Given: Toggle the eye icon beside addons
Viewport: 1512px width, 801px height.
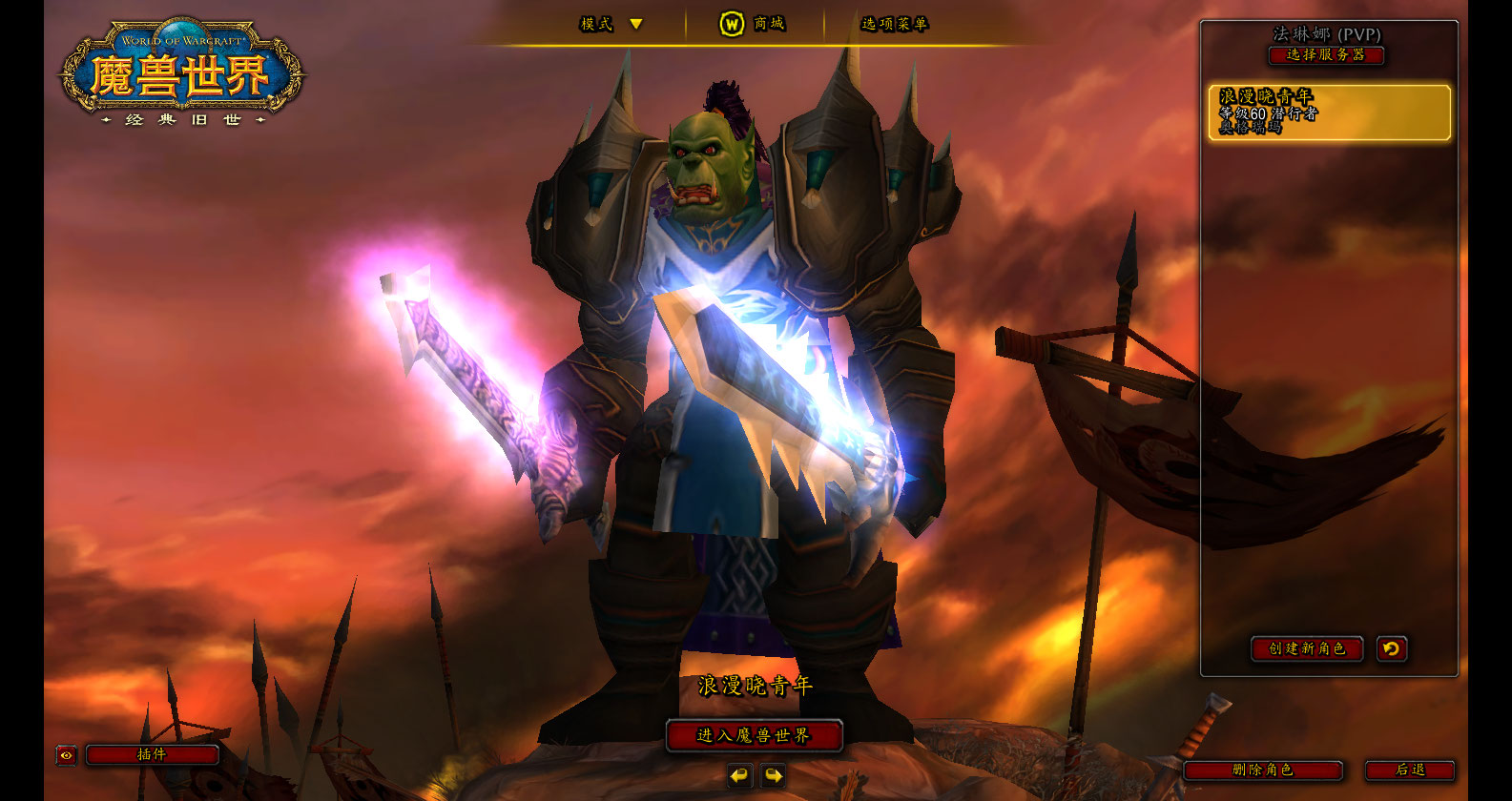Looking at the screenshot, I should click(66, 755).
